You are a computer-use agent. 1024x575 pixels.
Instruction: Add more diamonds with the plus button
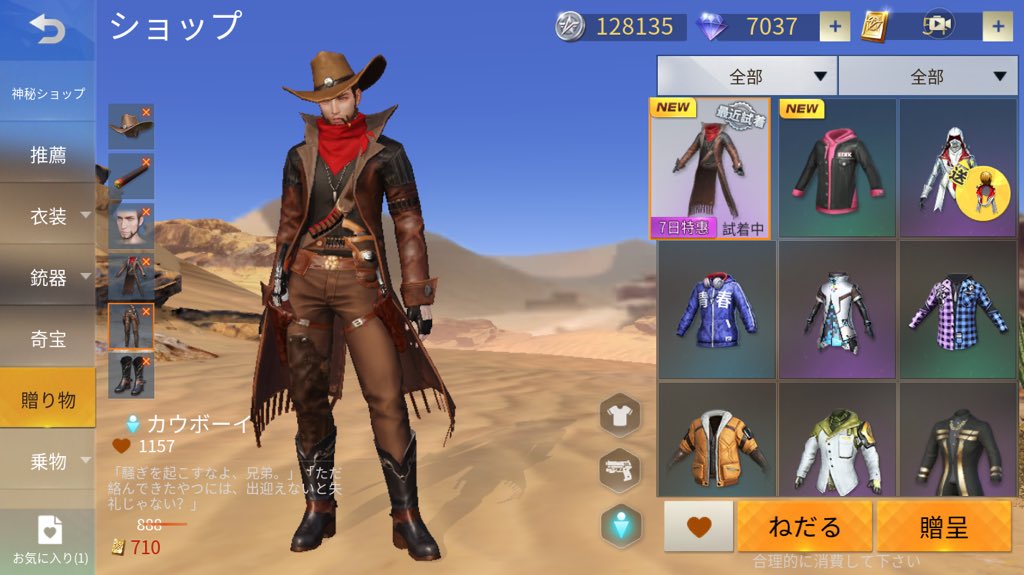[834, 27]
